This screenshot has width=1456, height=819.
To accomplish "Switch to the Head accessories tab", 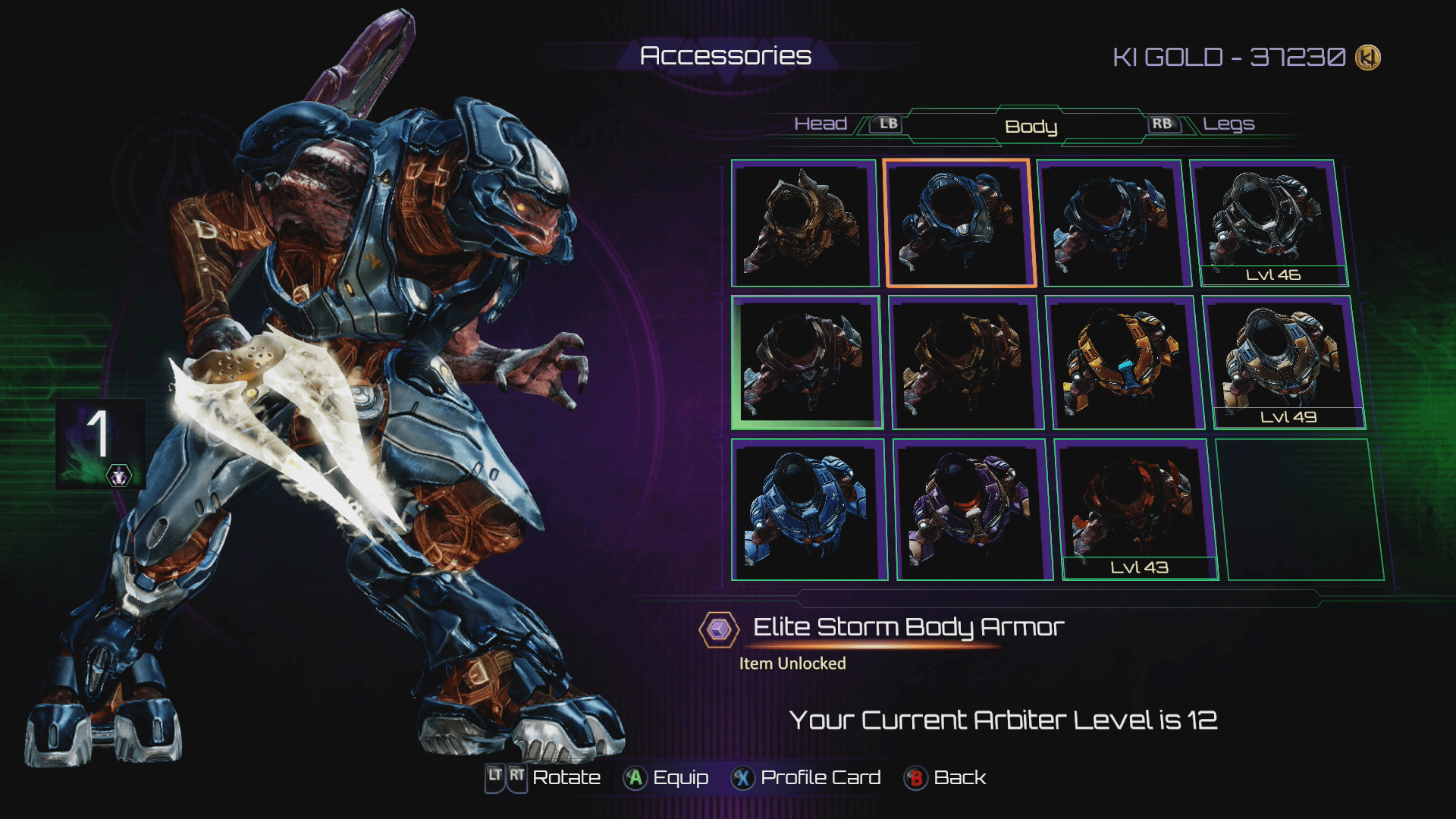I will [821, 124].
